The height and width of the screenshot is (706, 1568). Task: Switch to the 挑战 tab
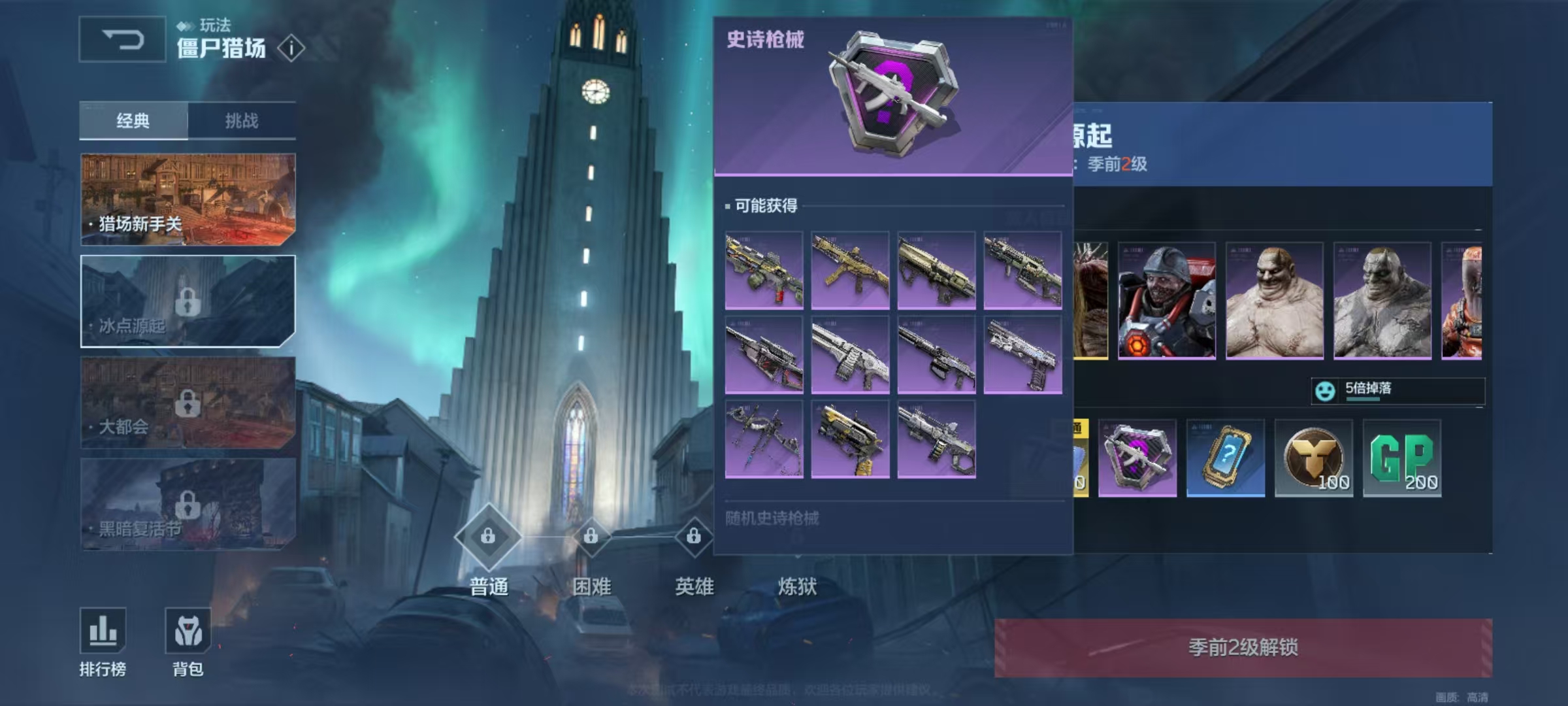[242, 121]
